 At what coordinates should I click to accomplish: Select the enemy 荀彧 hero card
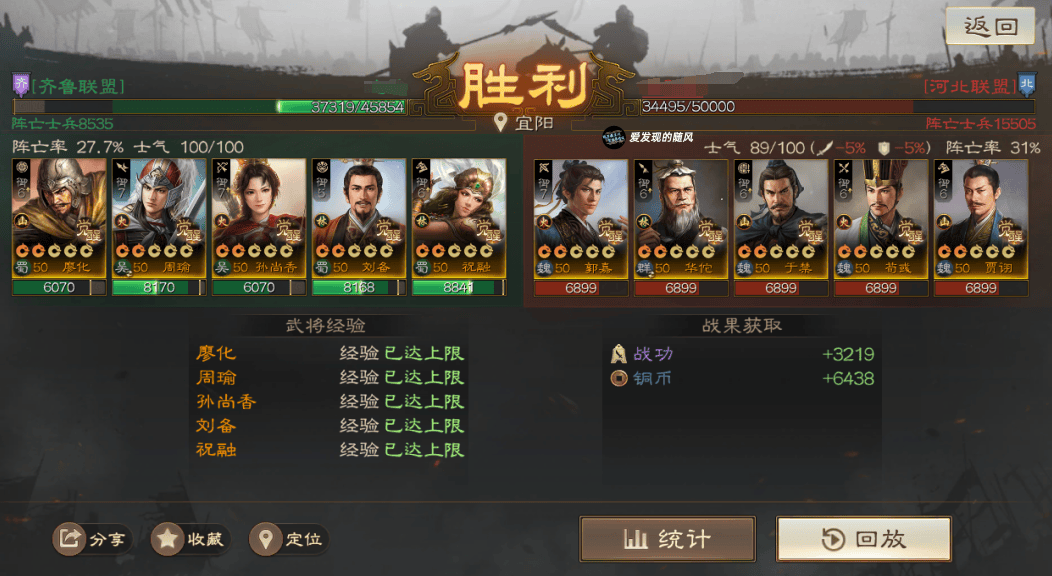pyautogui.click(x=881, y=218)
